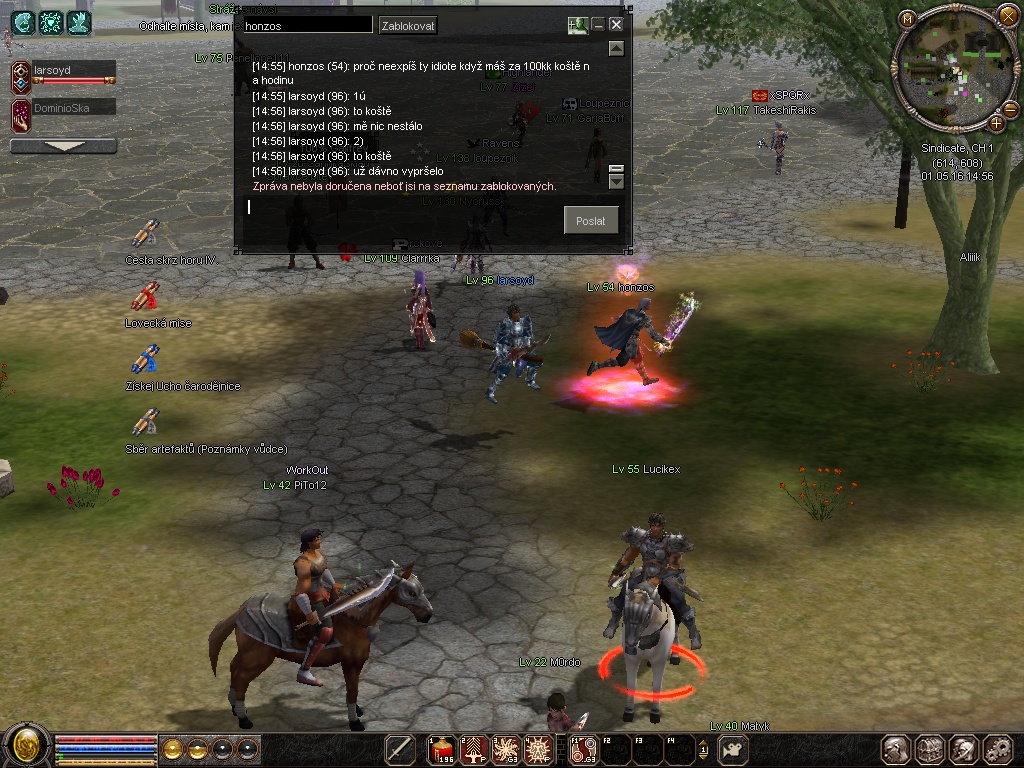The image size is (1024, 768).
Task: Use the red potion in the quickslot bar
Action: (x=442, y=749)
